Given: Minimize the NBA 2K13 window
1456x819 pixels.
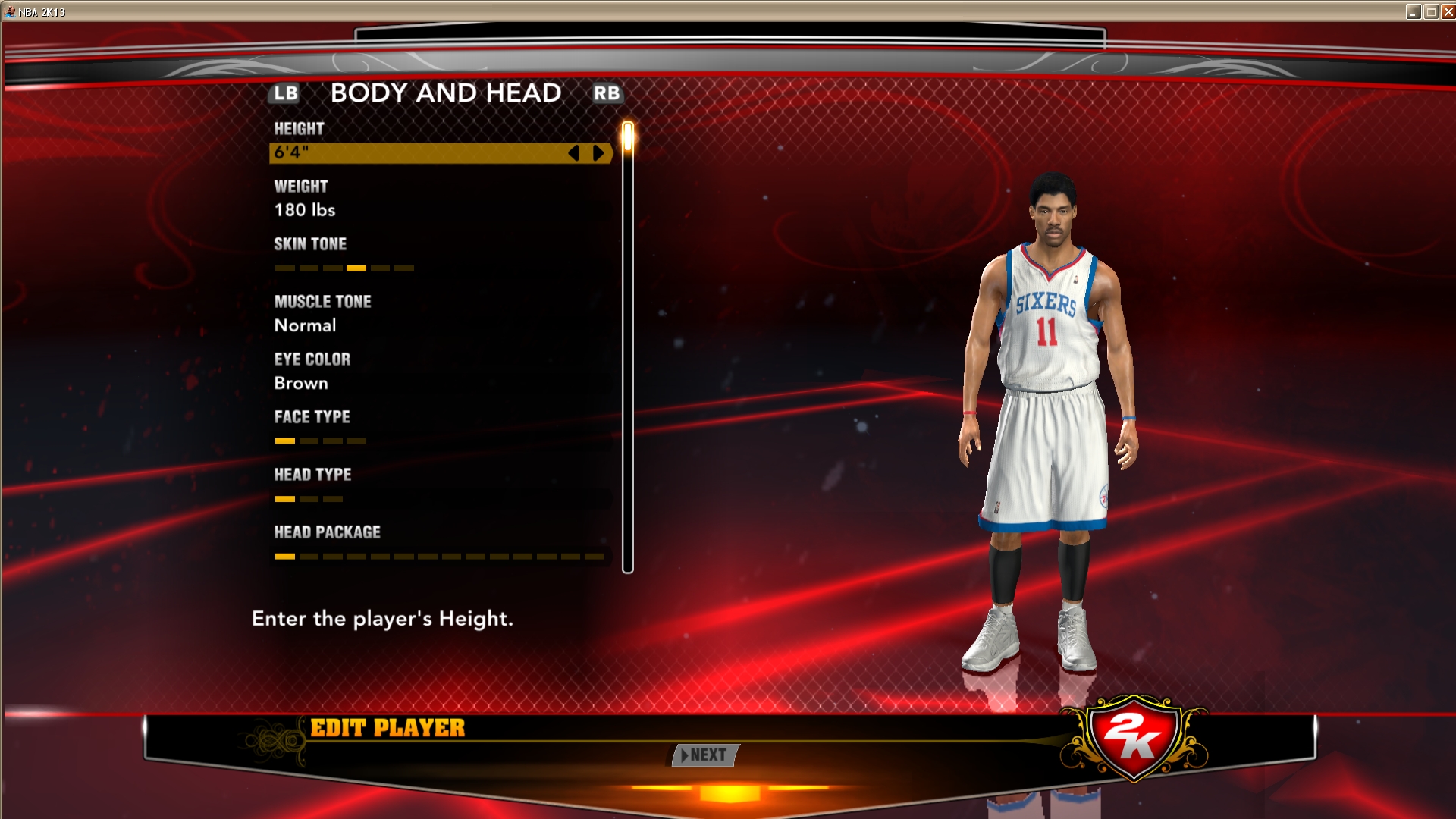Looking at the screenshot, I should [x=1414, y=11].
